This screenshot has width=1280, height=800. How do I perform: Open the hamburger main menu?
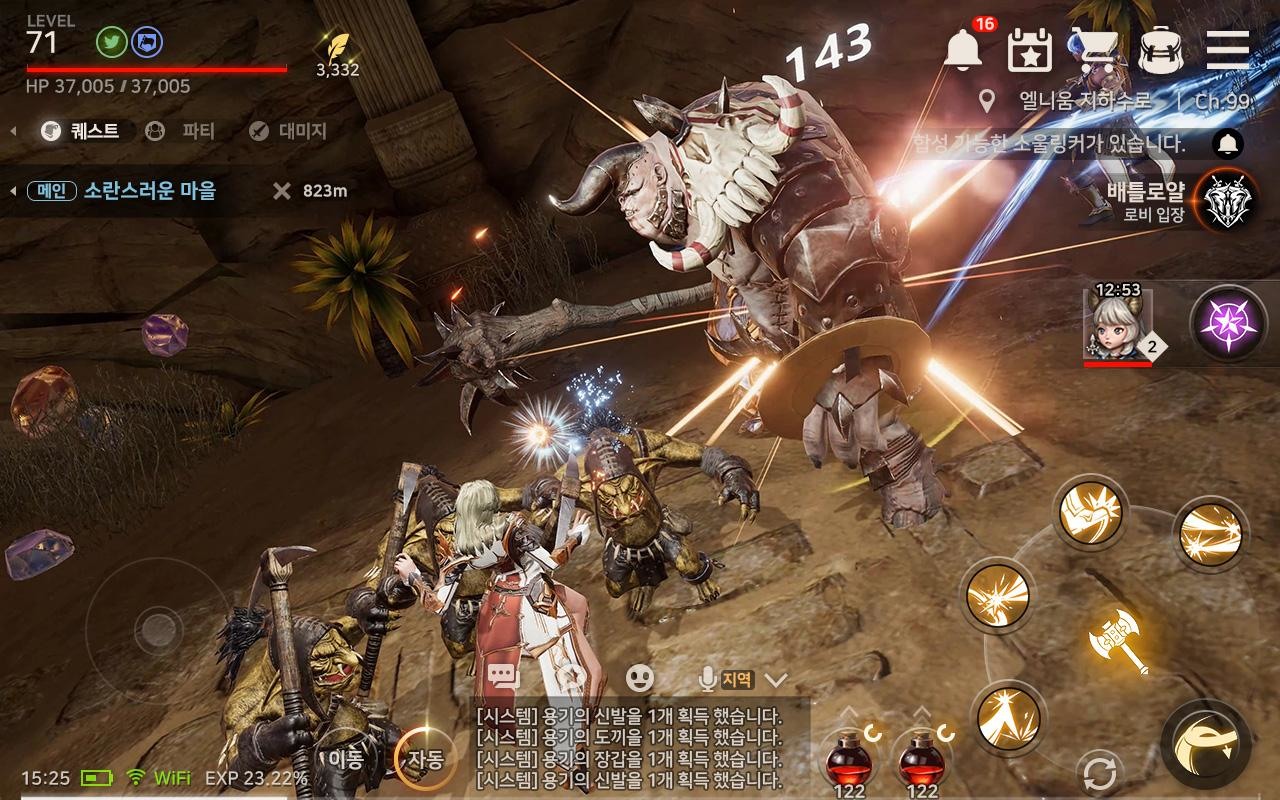pos(1227,48)
